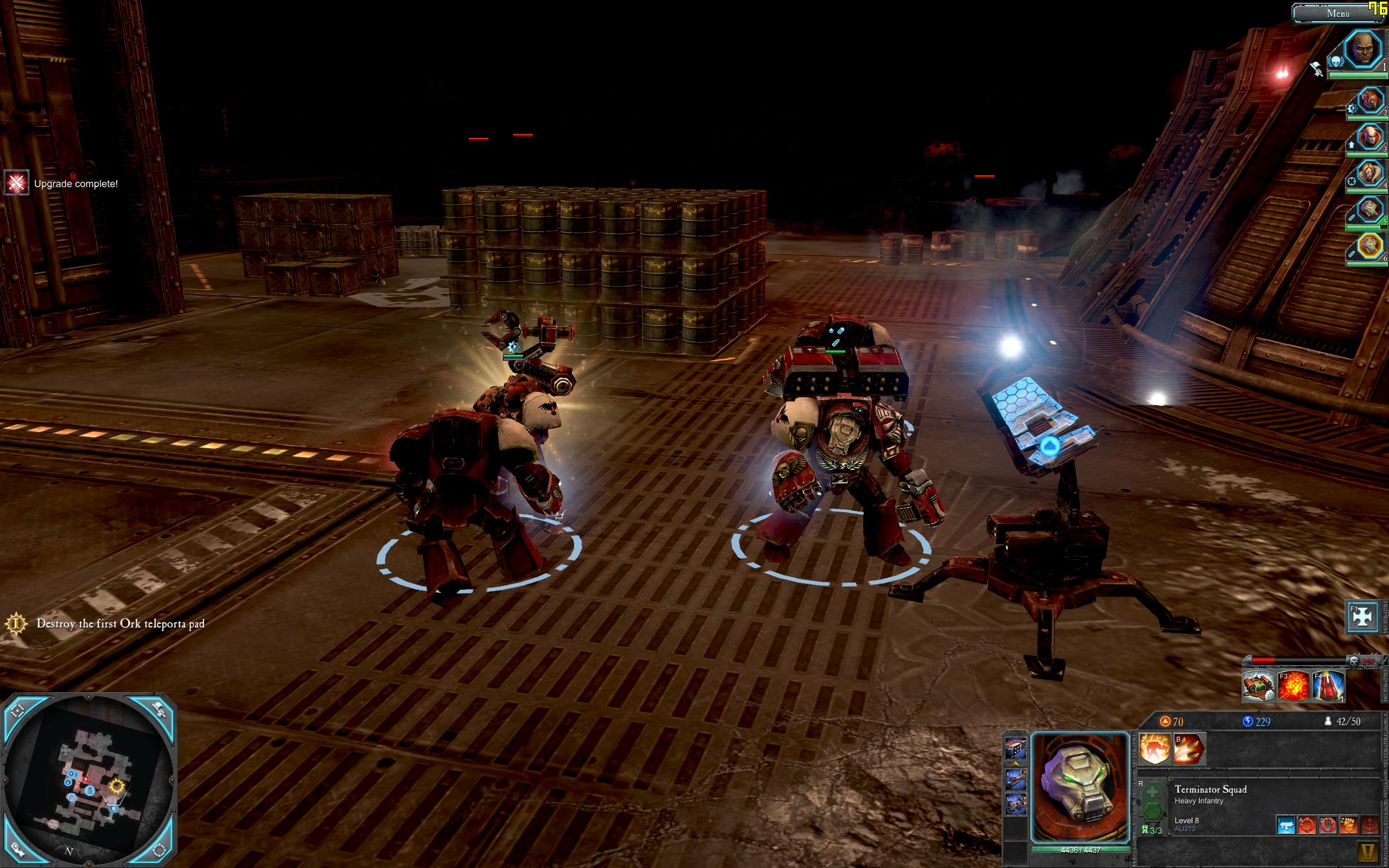Screen dimensions: 1389x868
Task: Click the yellow objective marker on minimap
Action: point(117,786)
